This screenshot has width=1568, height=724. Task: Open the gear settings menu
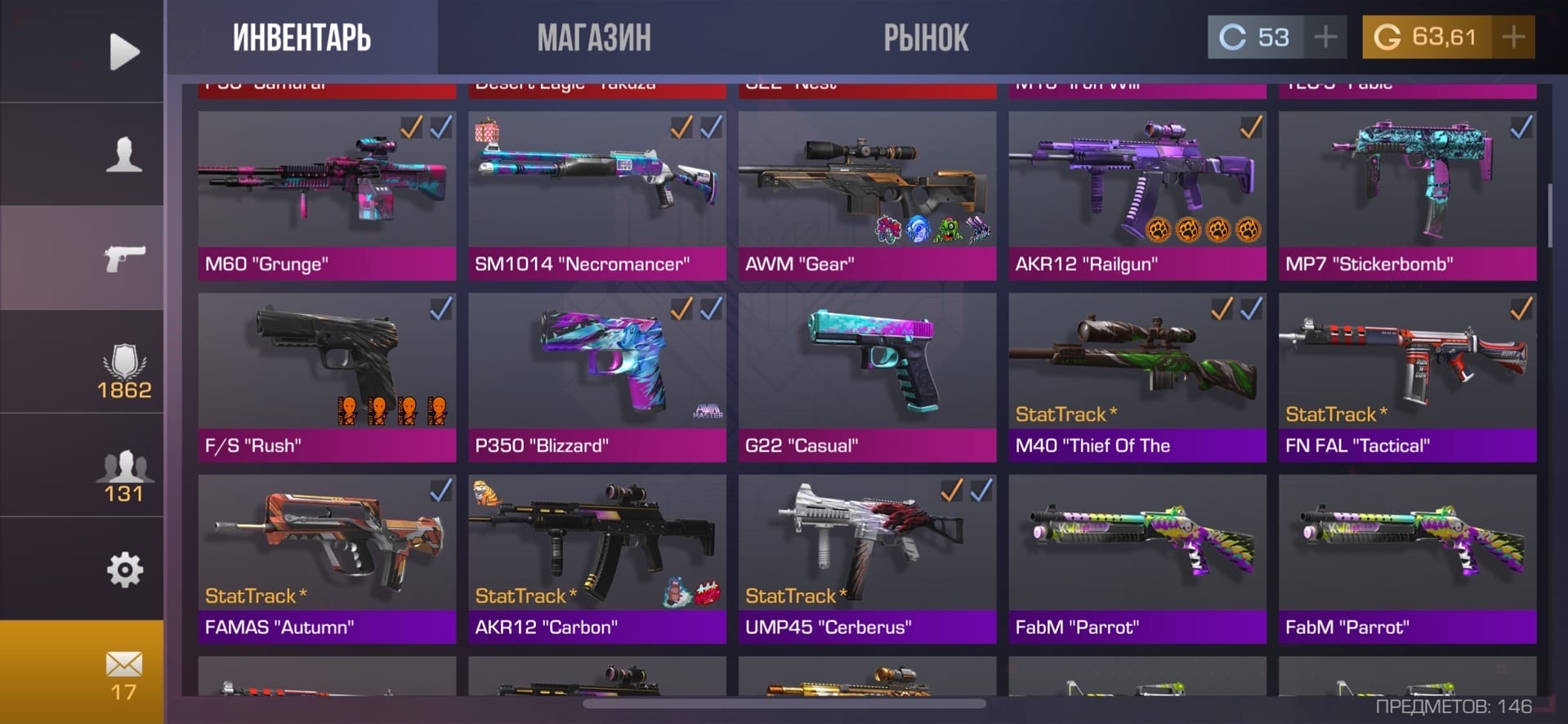click(x=124, y=570)
